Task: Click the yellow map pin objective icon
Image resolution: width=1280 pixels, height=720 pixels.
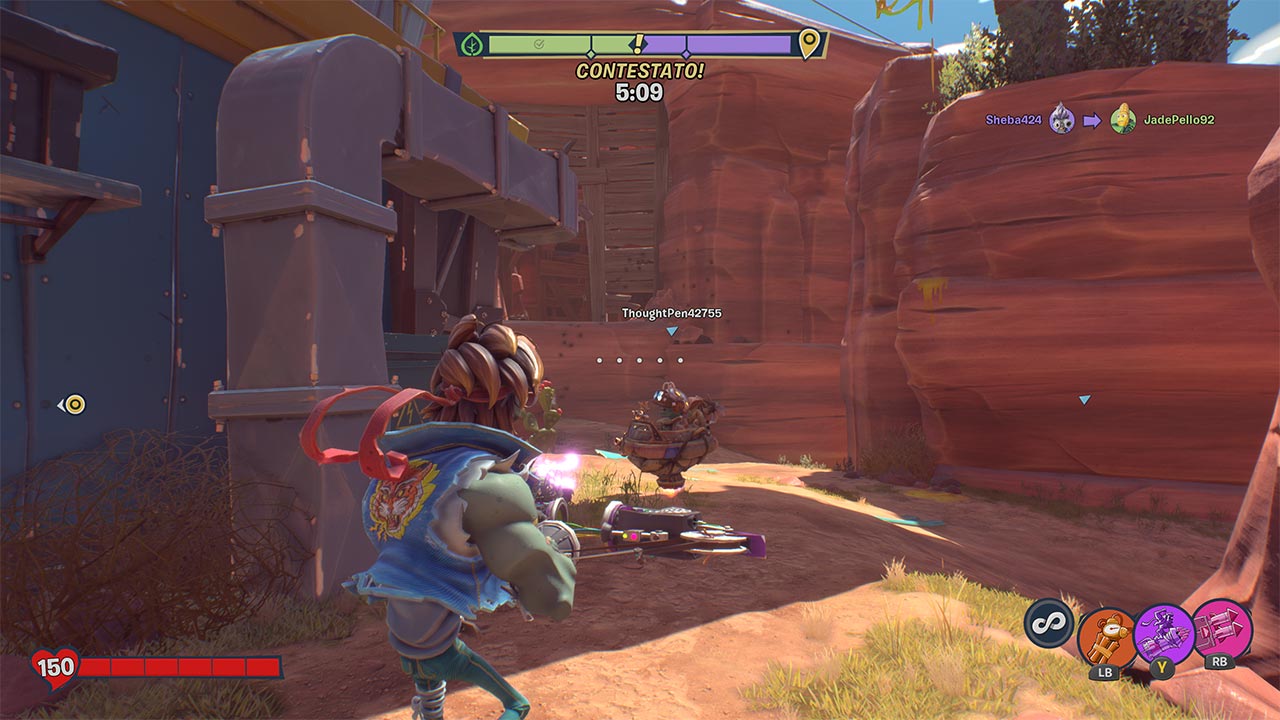Action: [807, 45]
